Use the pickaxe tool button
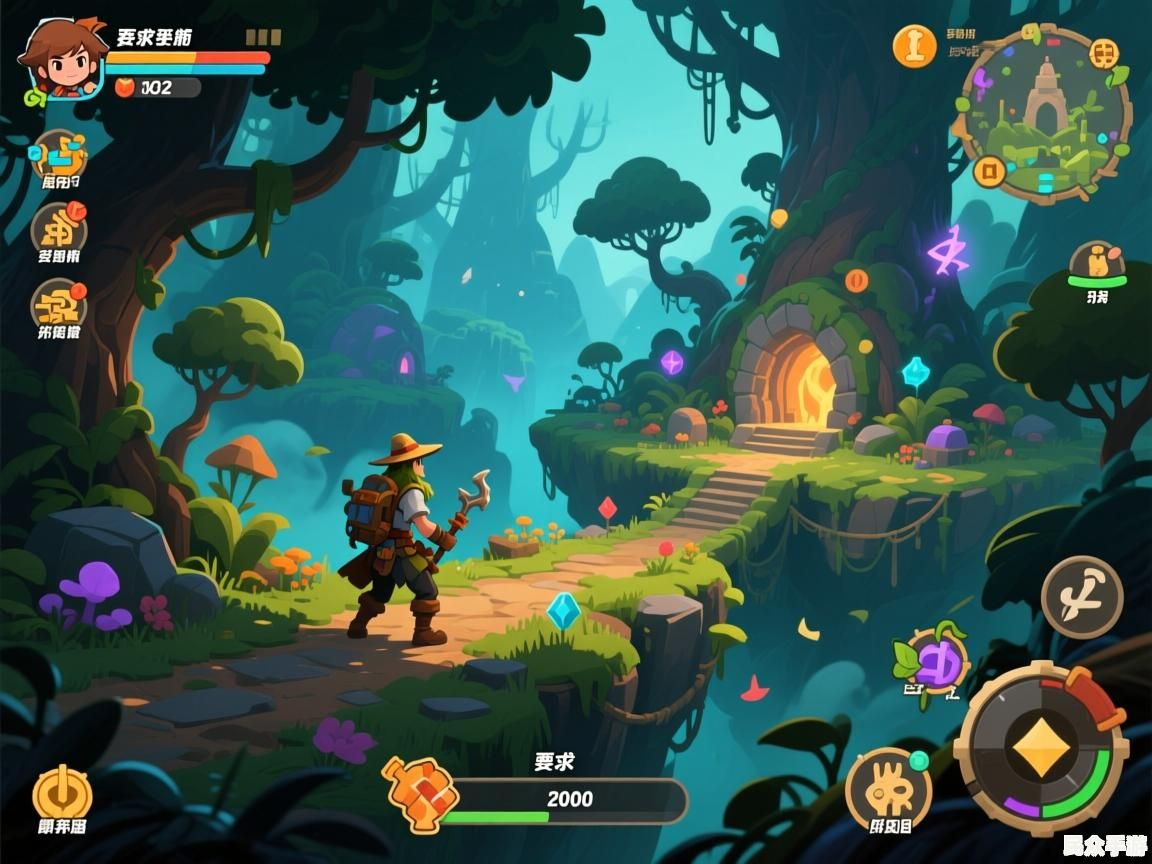 [x=1082, y=597]
